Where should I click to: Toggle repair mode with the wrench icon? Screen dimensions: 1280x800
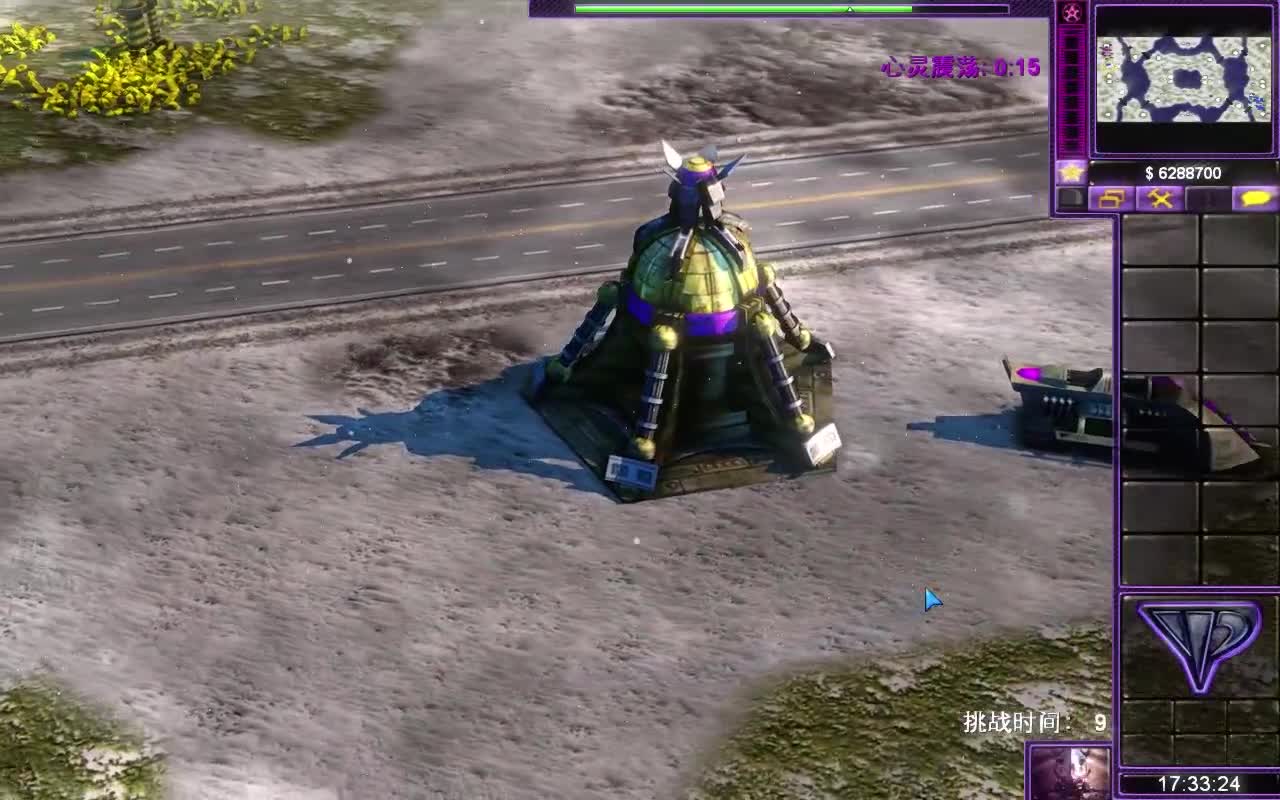1159,198
